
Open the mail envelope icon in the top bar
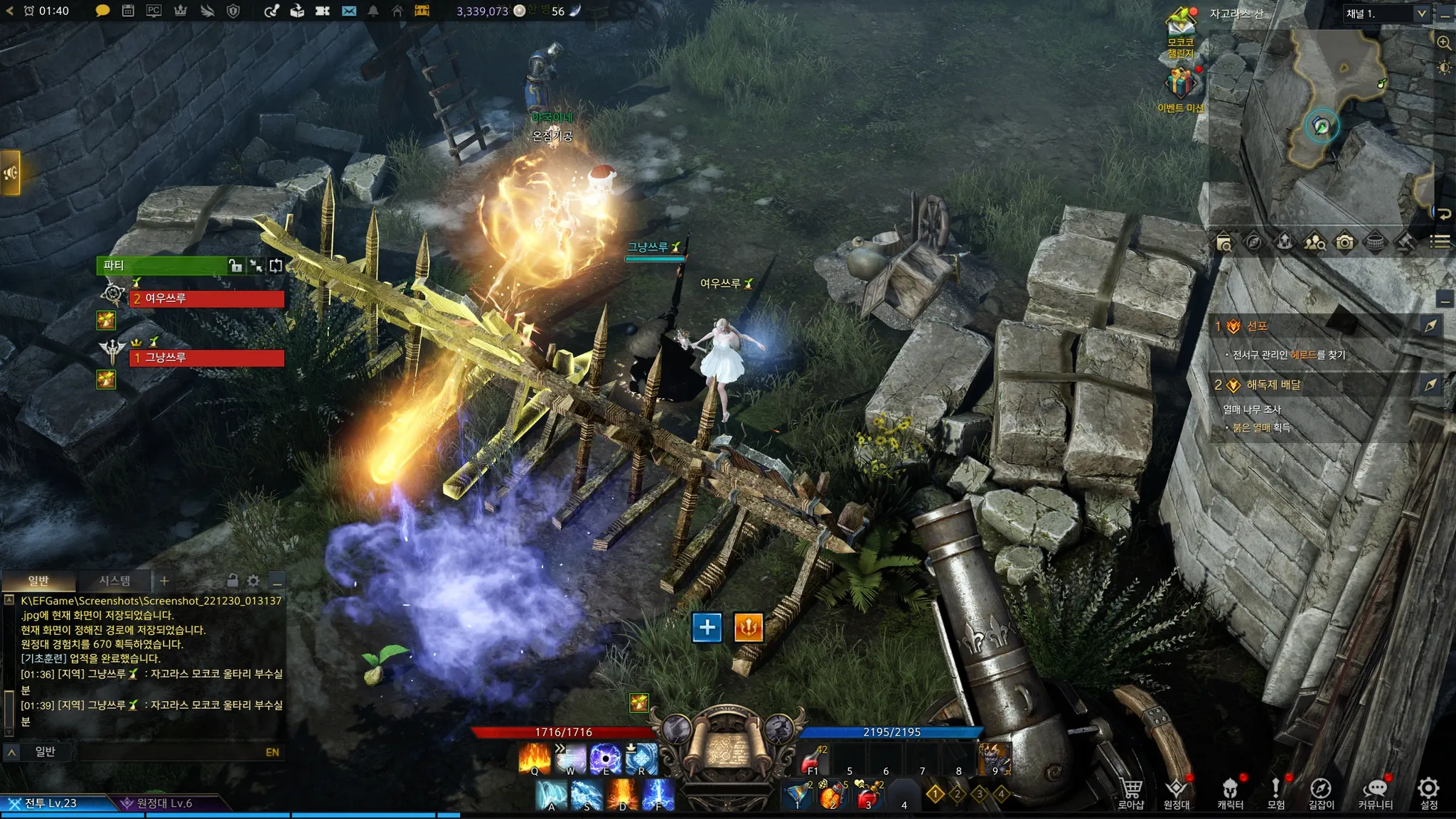[x=348, y=11]
